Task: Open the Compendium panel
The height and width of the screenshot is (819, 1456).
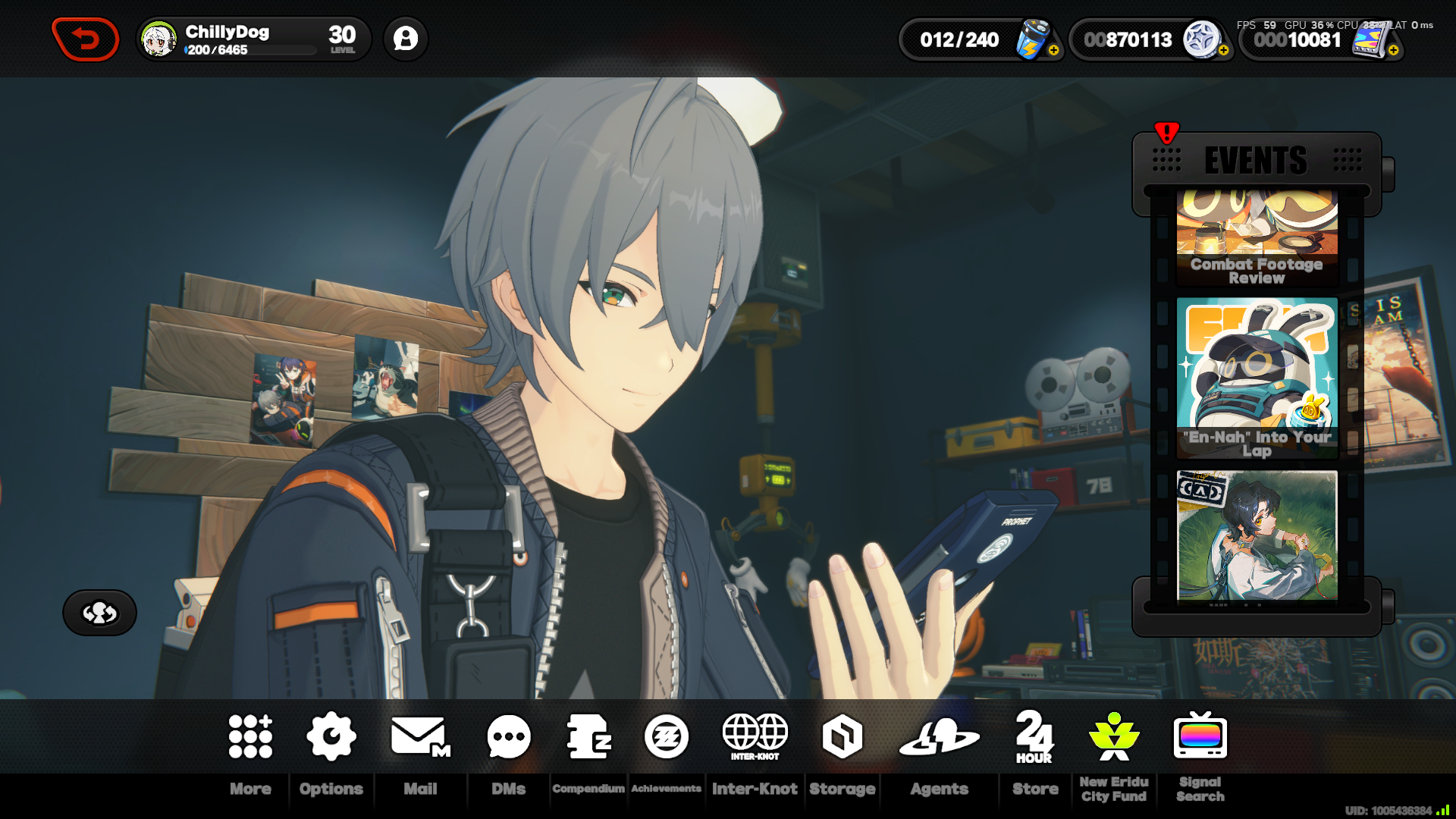Action: point(588,736)
